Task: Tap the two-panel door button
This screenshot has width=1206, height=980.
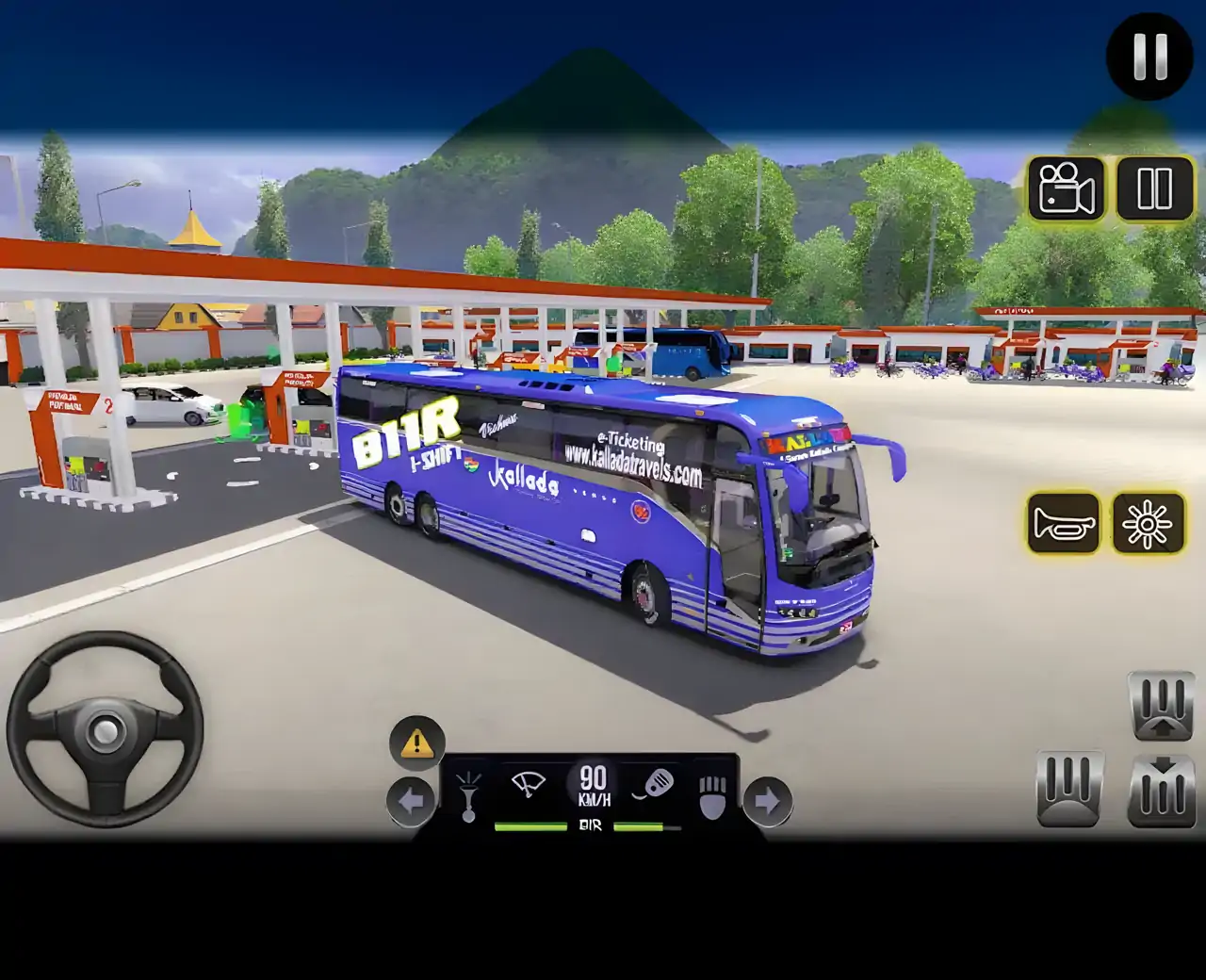Action: pos(1154,188)
